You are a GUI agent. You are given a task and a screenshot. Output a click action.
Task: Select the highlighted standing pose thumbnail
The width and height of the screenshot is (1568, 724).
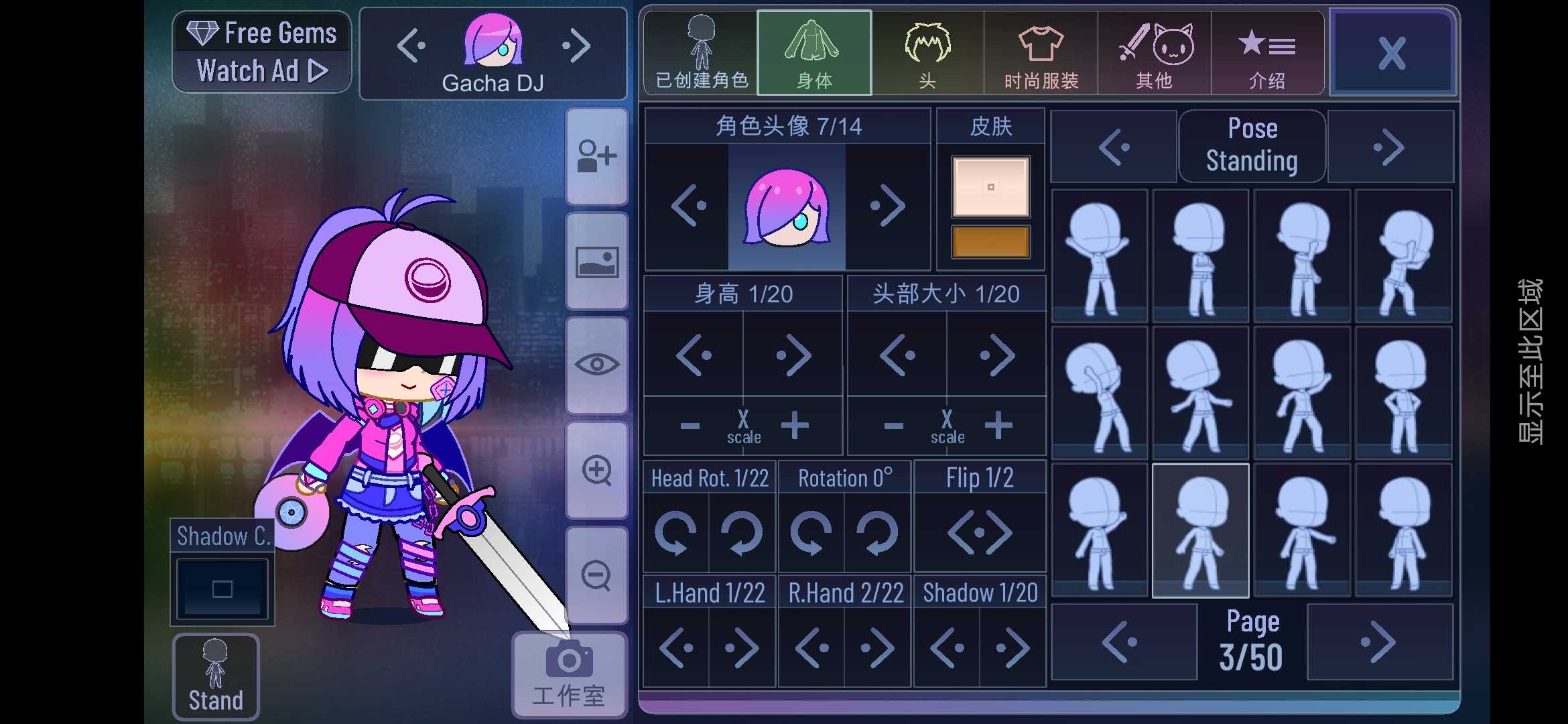coord(1199,530)
